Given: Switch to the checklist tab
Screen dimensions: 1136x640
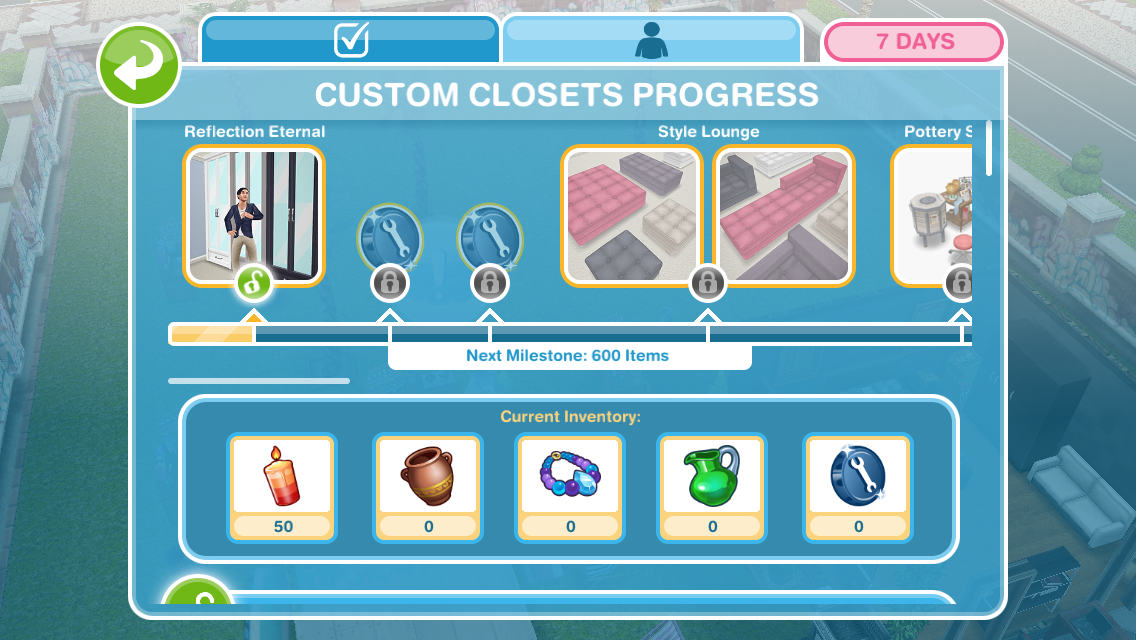Looking at the screenshot, I should point(350,40).
